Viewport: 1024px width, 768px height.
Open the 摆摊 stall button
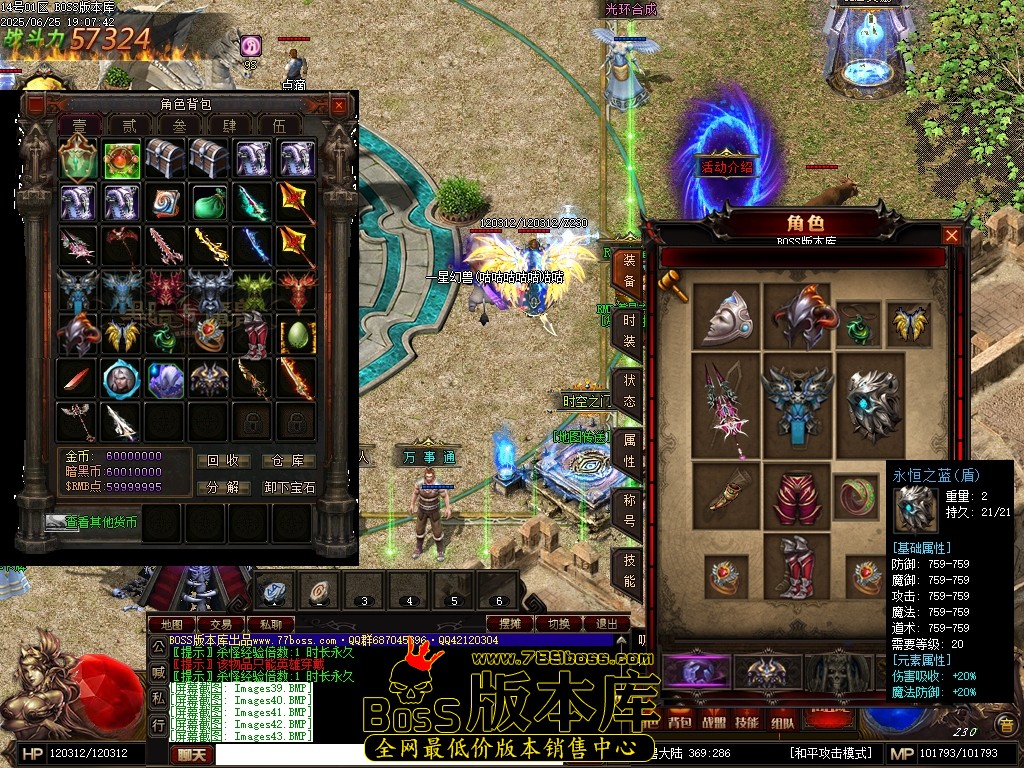(x=510, y=624)
